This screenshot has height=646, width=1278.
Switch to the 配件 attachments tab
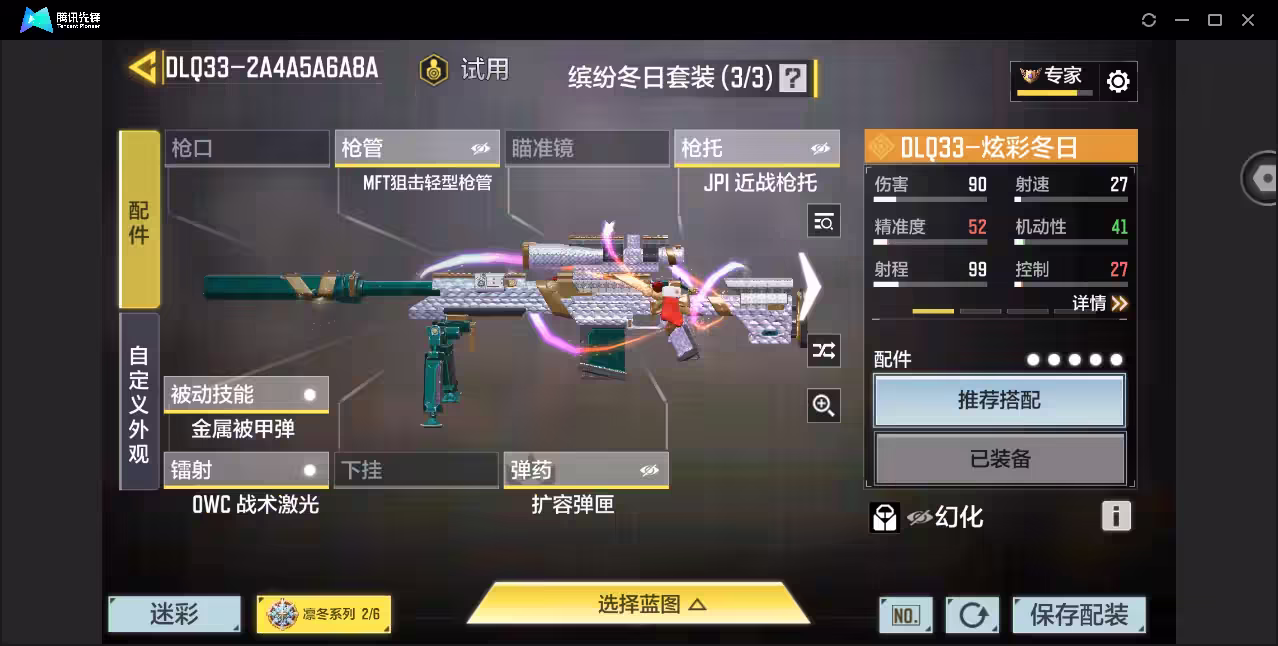coord(139,220)
